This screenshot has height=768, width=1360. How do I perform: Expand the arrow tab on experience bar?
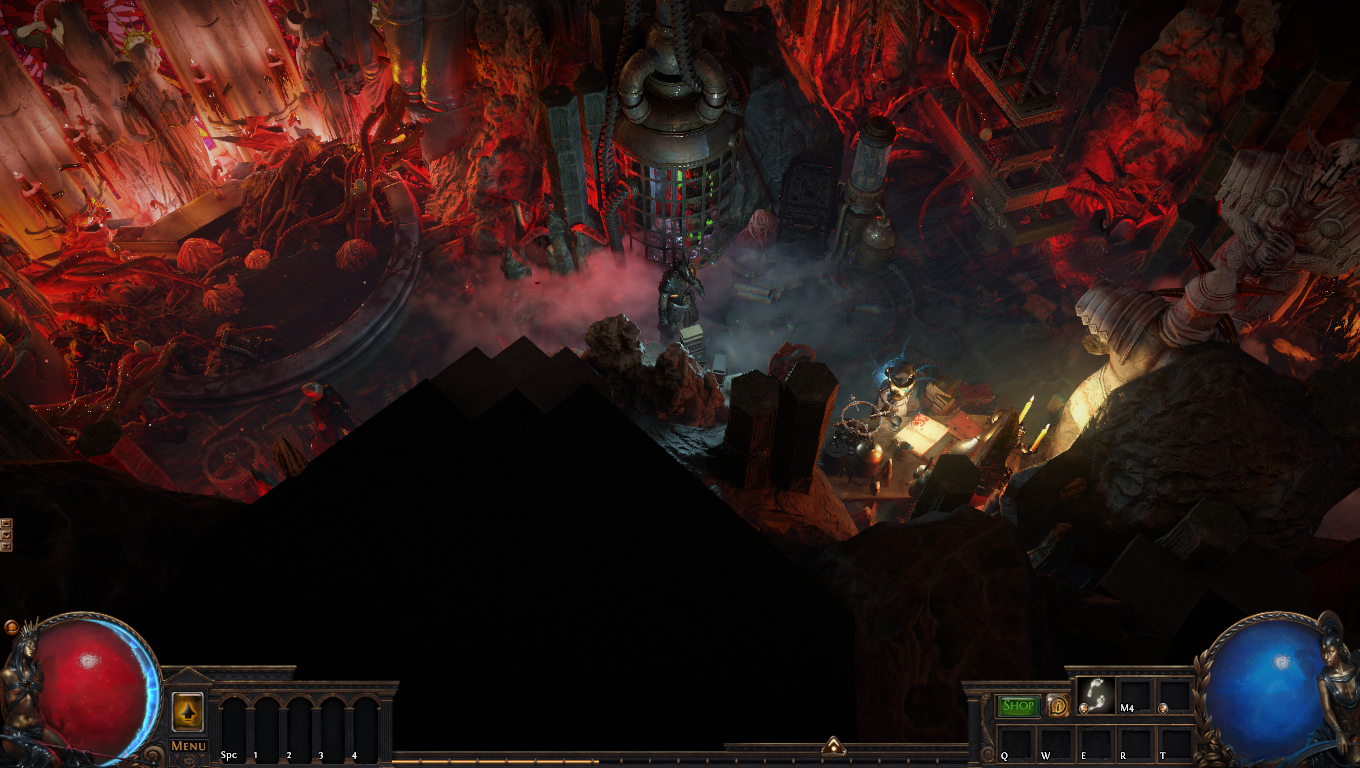833,746
